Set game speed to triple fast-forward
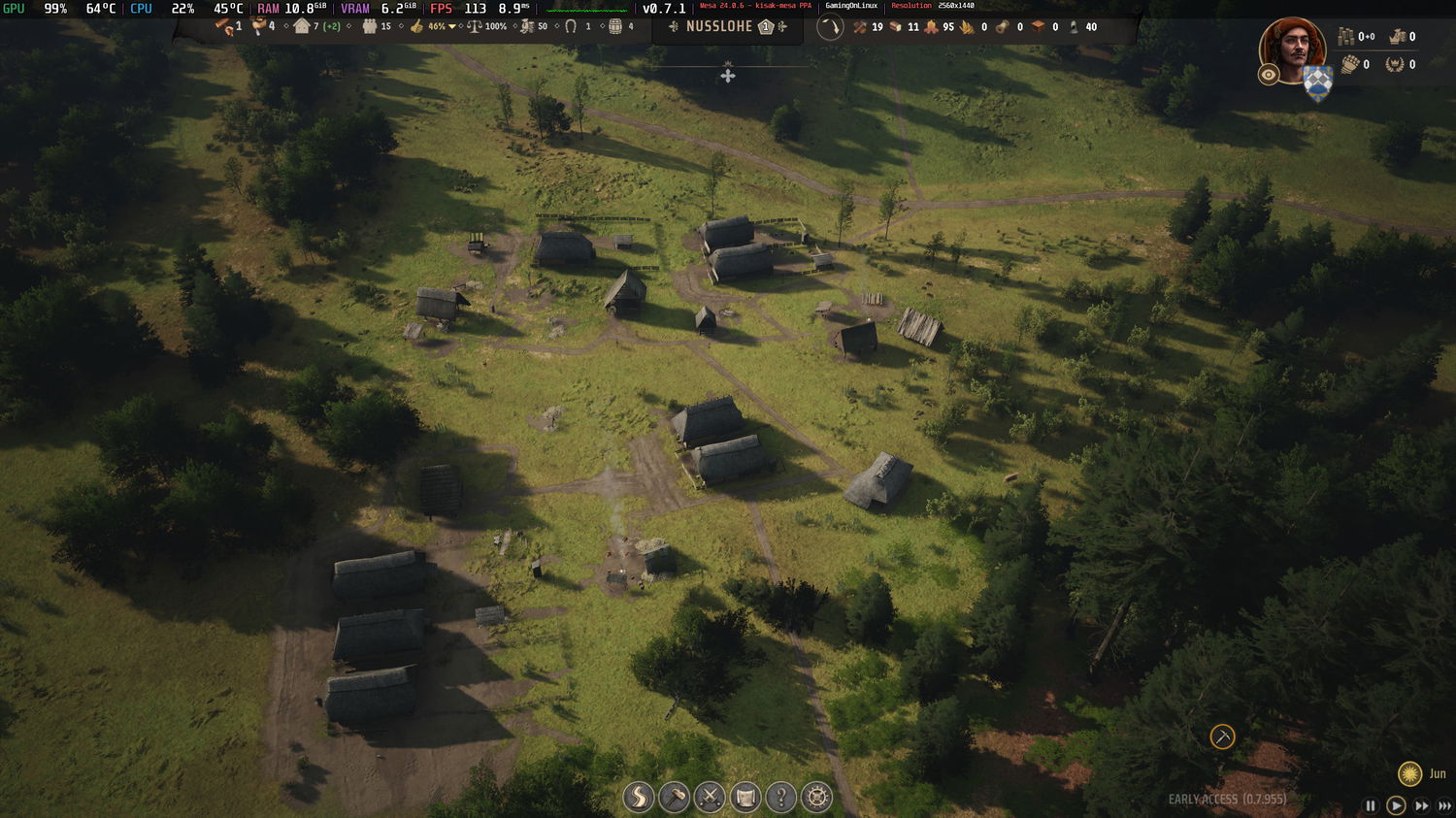This screenshot has height=818, width=1456. pos(1445,805)
